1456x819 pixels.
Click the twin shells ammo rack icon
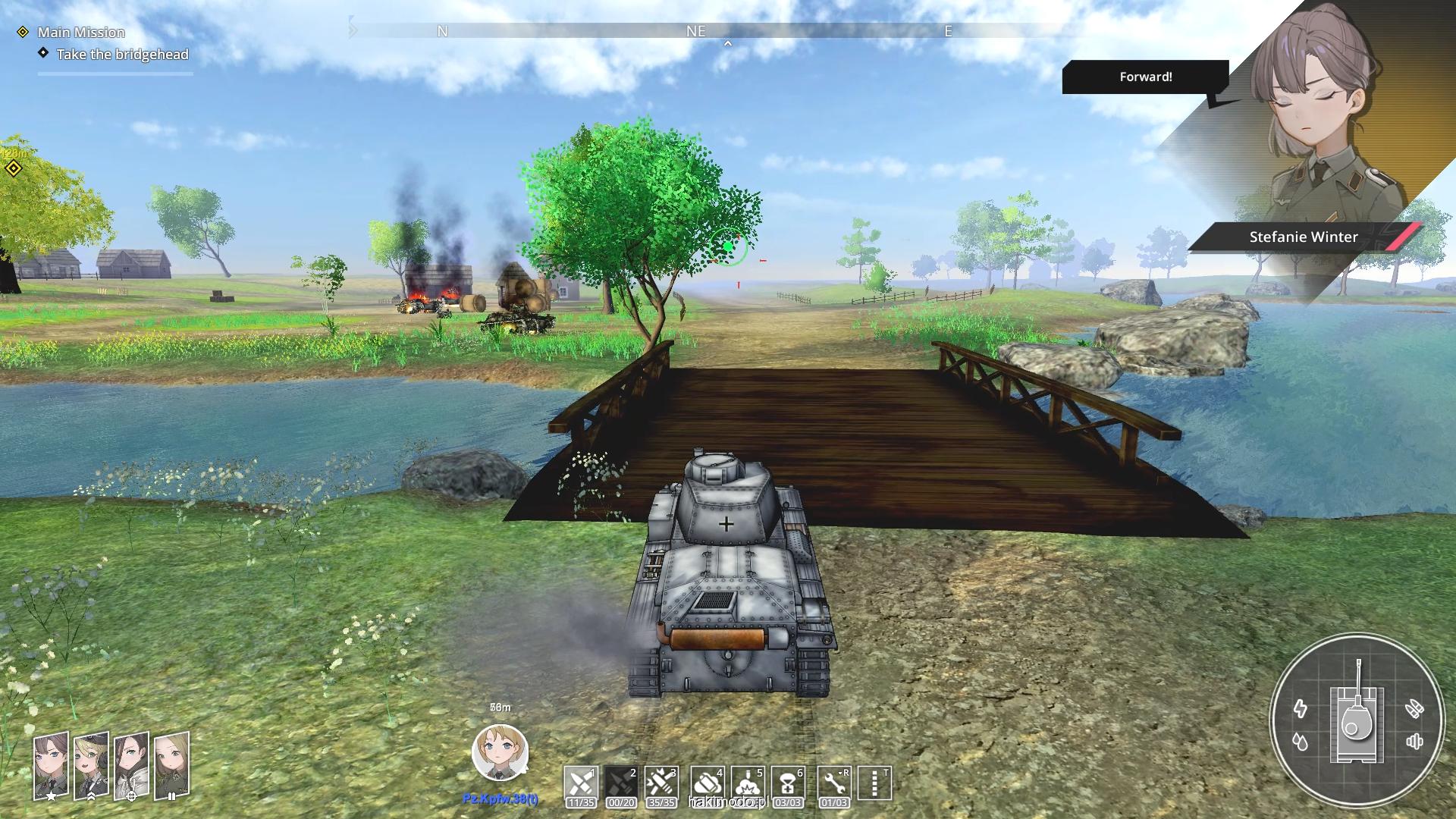pyautogui.click(x=1414, y=709)
